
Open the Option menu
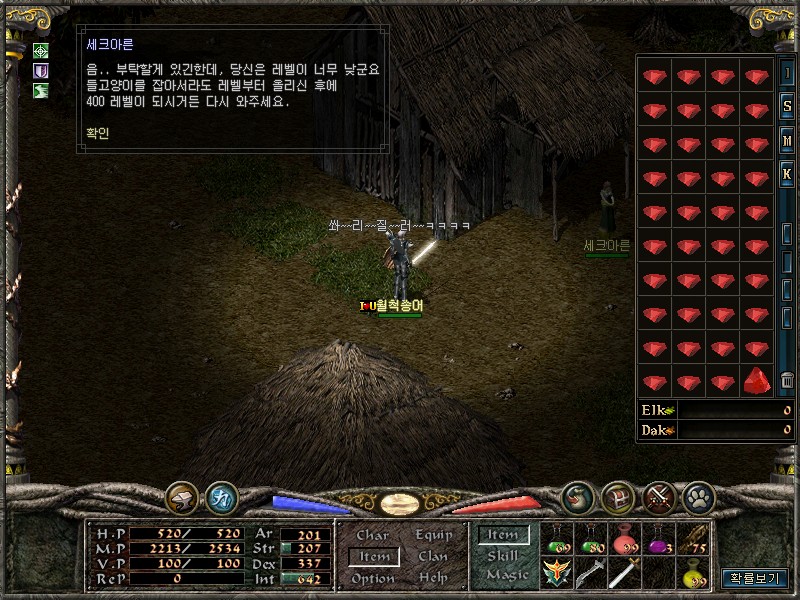372,579
